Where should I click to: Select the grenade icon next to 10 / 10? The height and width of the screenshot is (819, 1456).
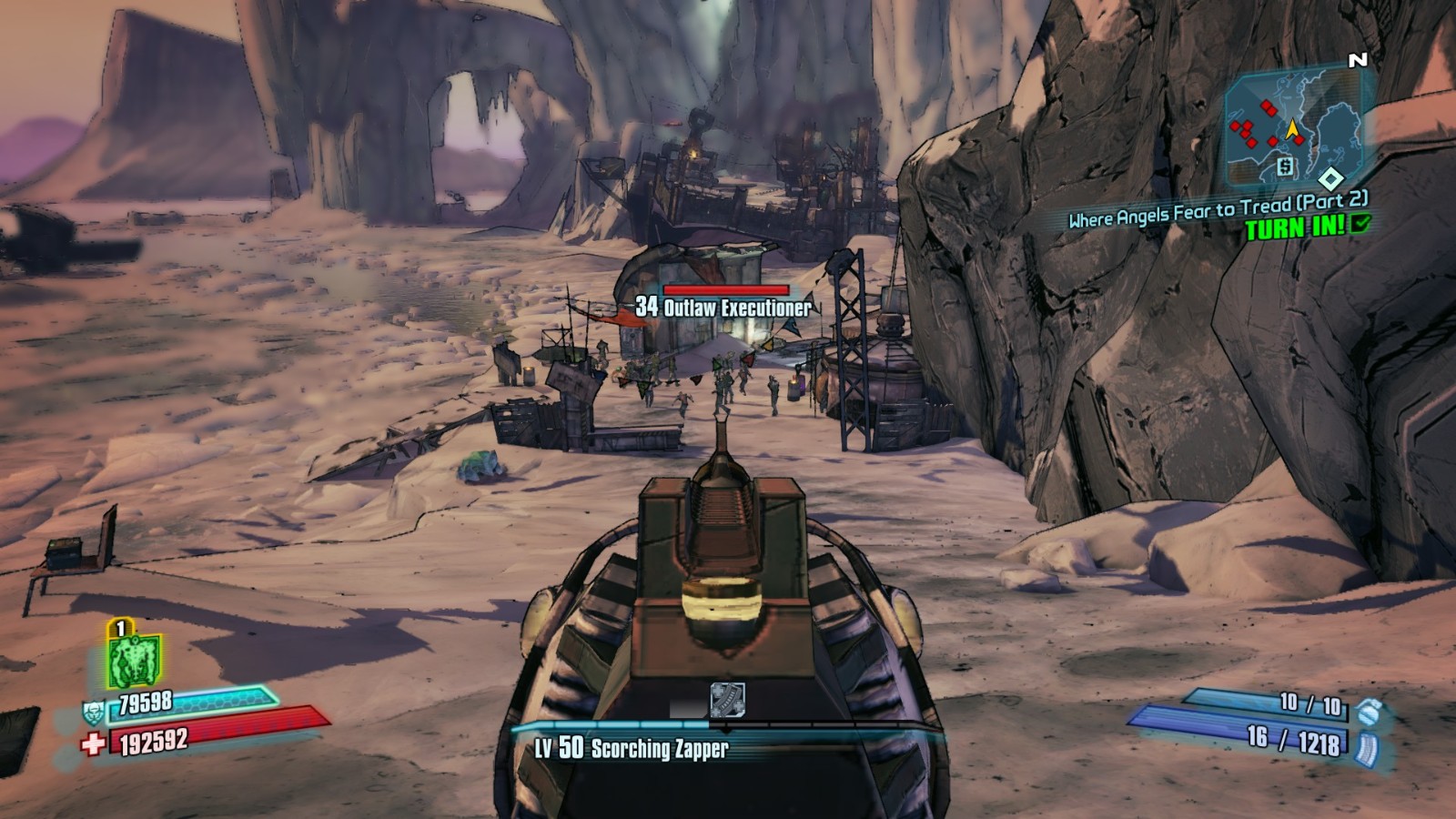pyautogui.click(x=1366, y=711)
